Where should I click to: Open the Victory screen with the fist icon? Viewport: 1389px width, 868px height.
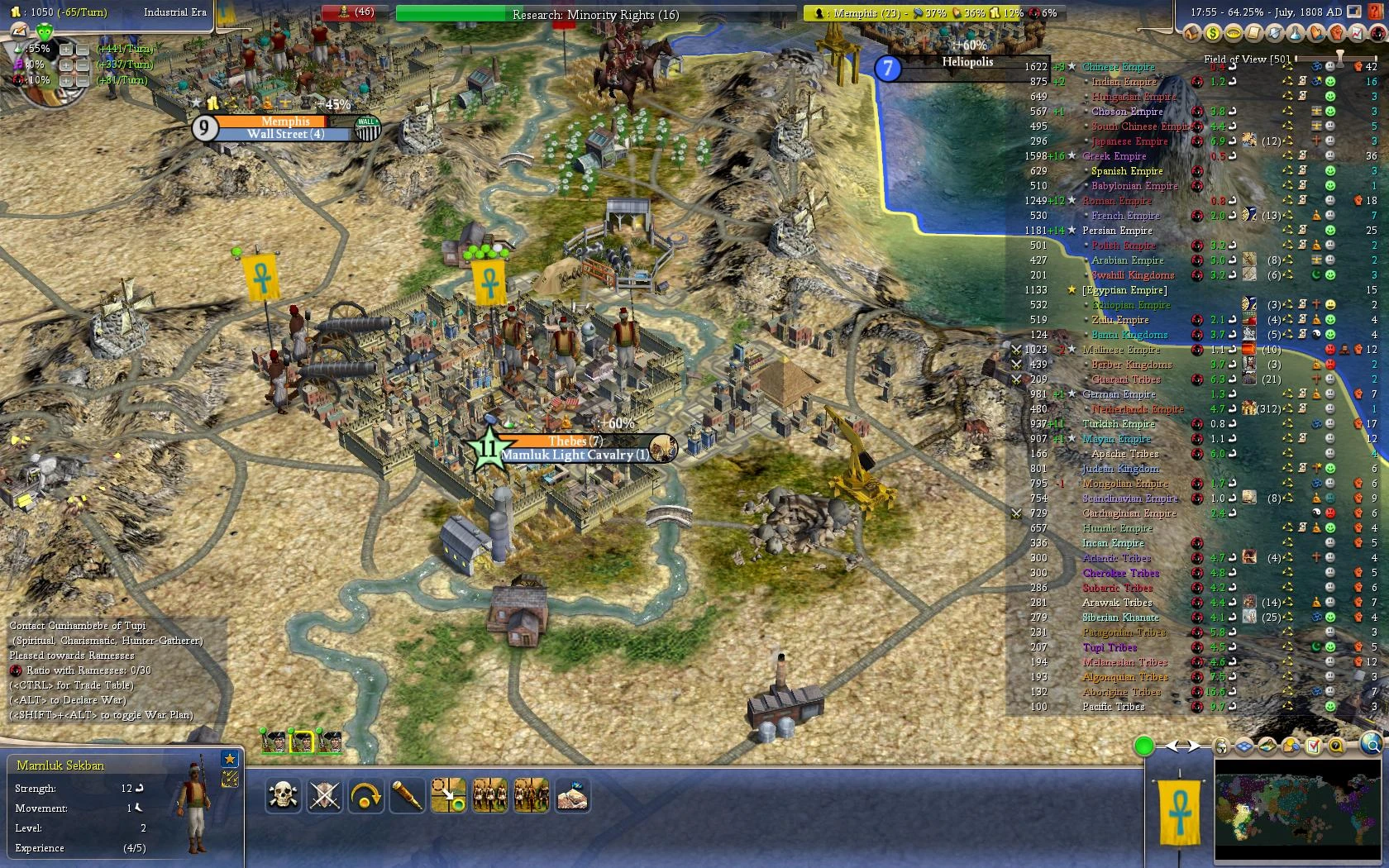pyautogui.click(x=1335, y=34)
